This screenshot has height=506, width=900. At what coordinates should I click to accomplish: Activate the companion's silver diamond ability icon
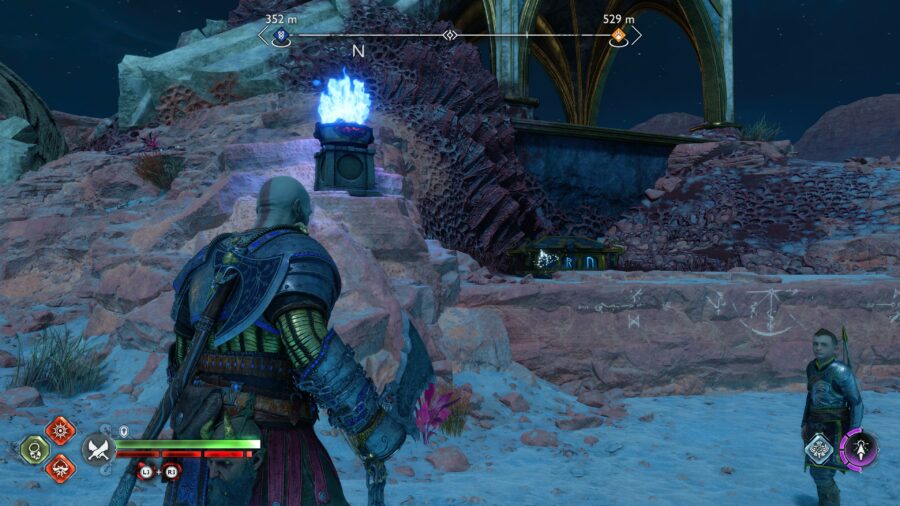coord(820,450)
